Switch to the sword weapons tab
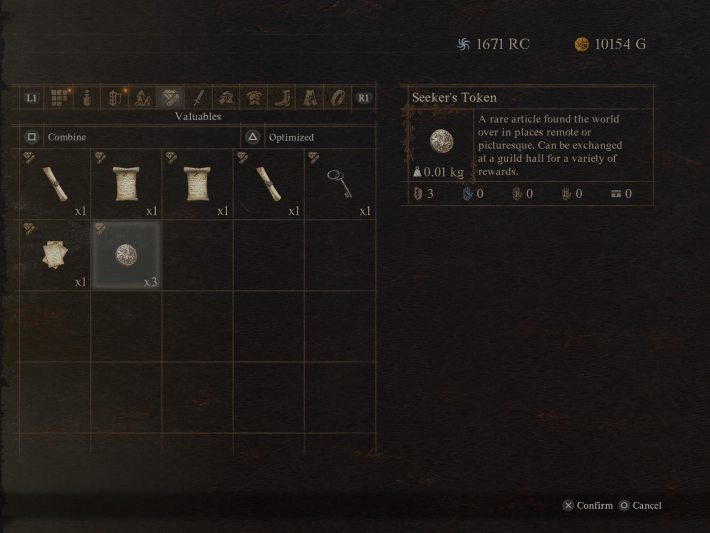The width and height of the screenshot is (710, 533). 199,98
